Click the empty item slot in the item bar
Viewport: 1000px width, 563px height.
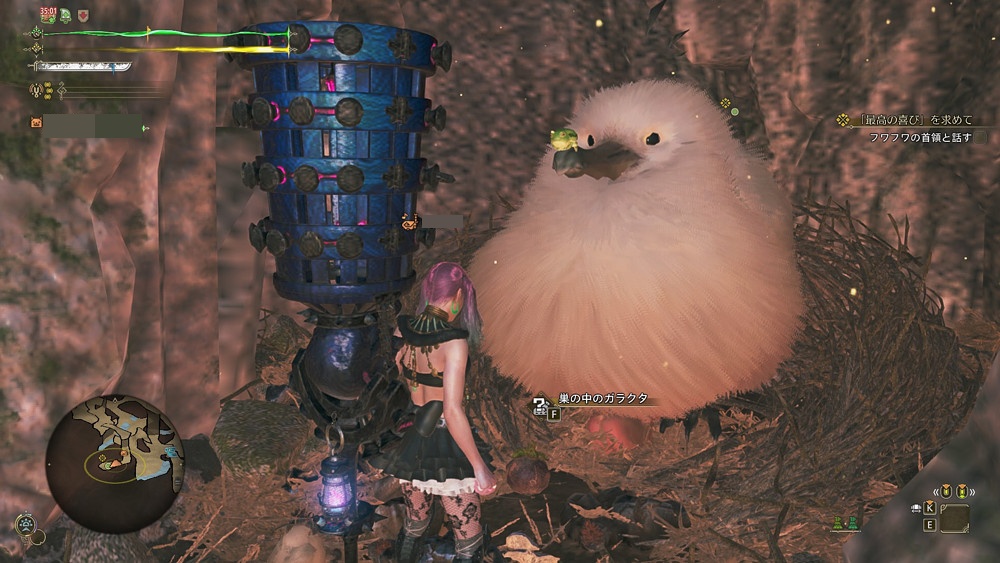954,517
